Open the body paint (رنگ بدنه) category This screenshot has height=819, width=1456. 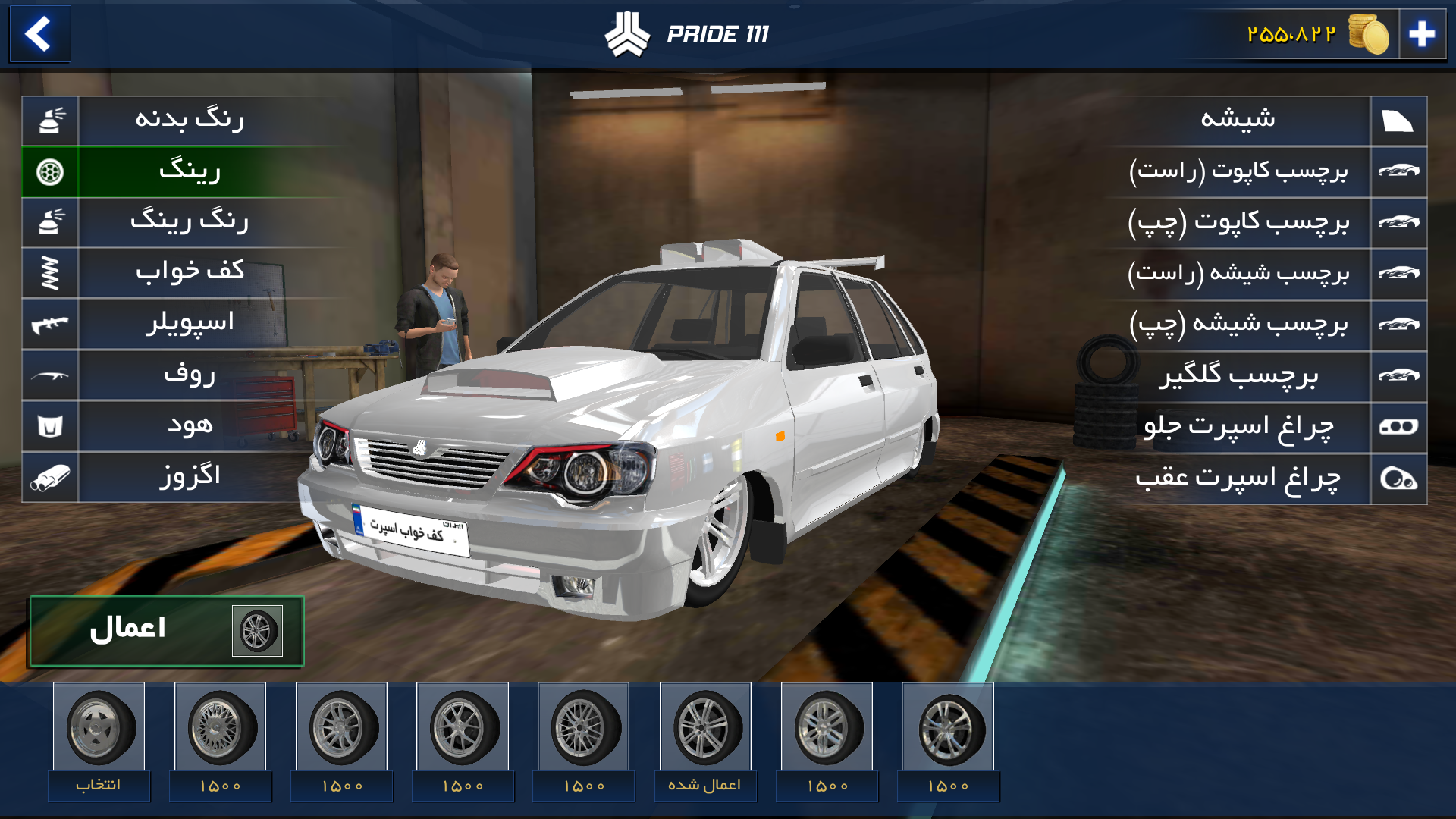pyautogui.click(x=190, y=120)
